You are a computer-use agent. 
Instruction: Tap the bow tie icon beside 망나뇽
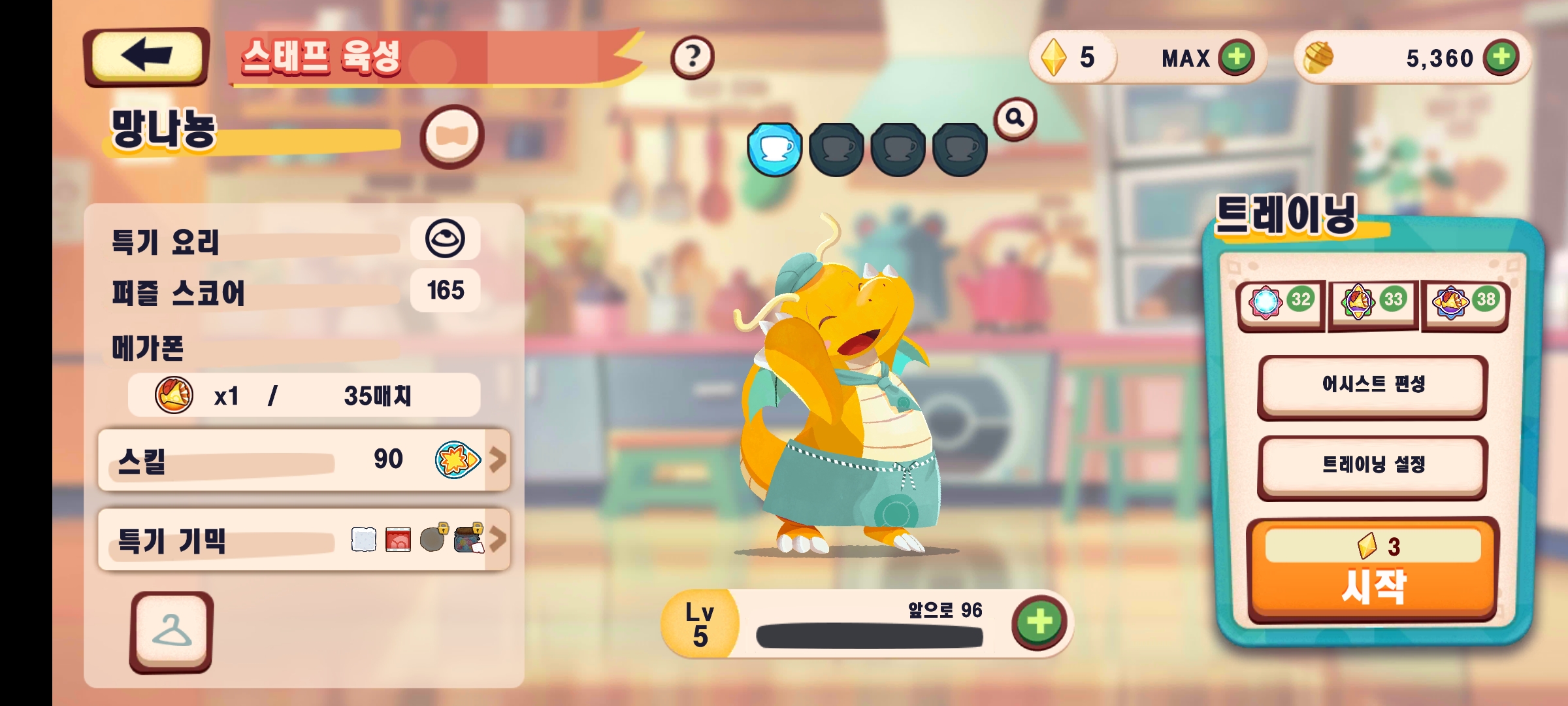[451, 136]
